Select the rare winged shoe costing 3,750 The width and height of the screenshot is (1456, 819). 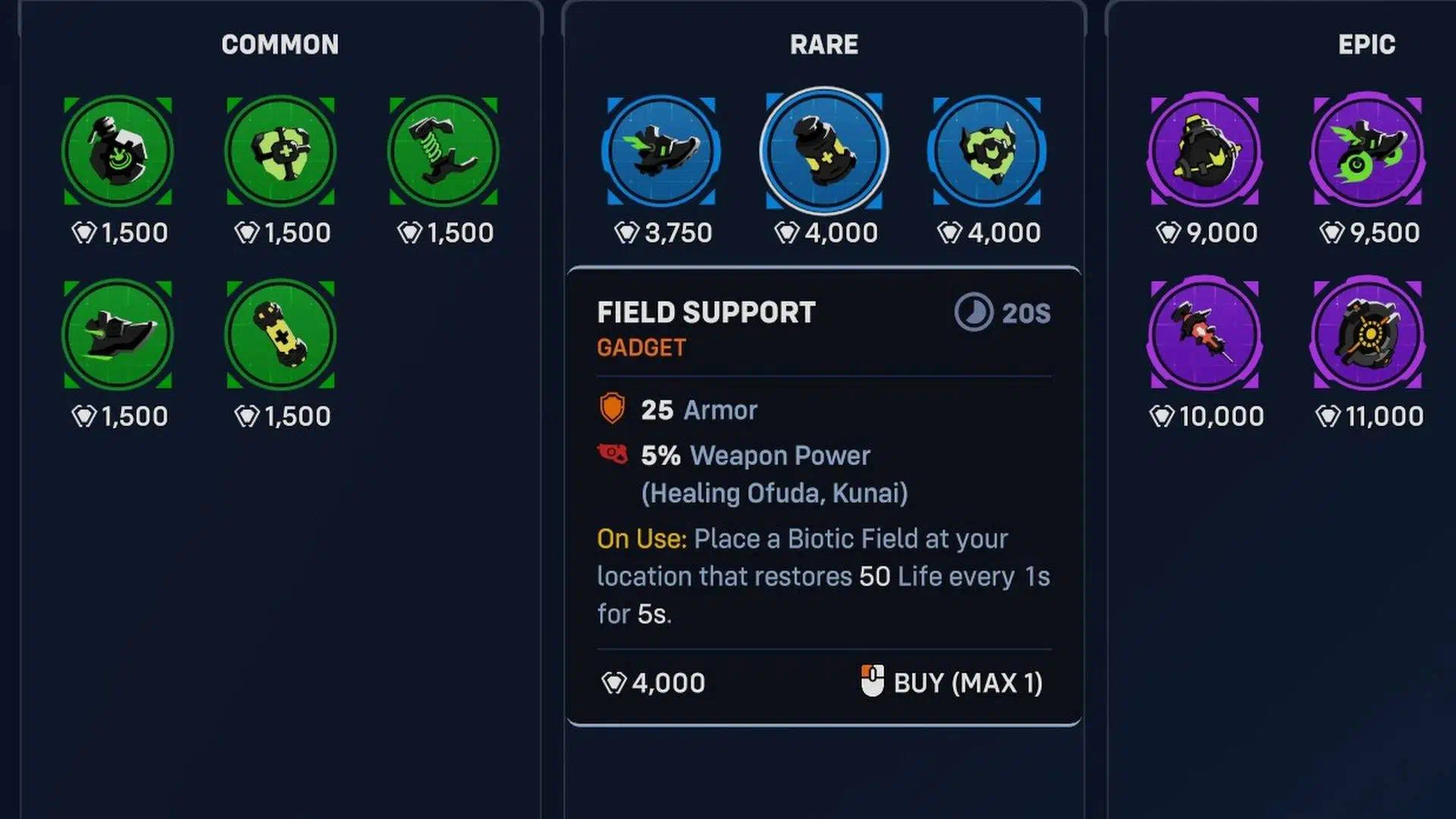point(661,151)
